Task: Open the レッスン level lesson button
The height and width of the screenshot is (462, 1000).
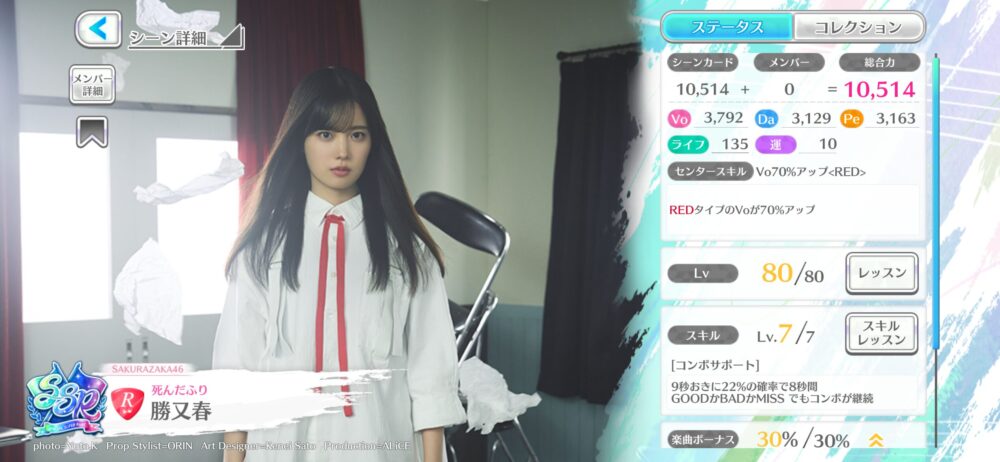Action: click(881, 272)
